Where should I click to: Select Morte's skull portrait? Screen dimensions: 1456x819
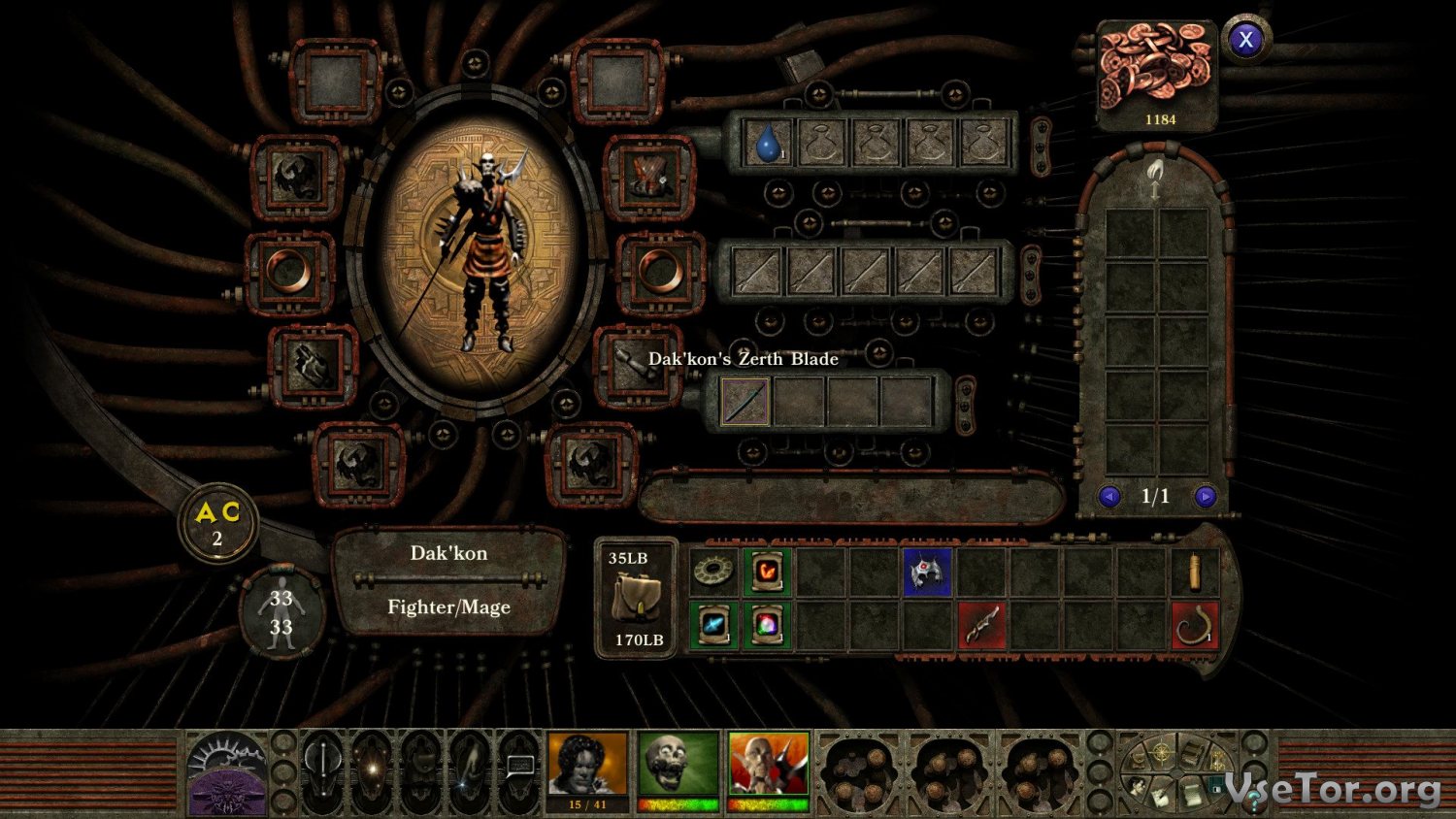678,764
